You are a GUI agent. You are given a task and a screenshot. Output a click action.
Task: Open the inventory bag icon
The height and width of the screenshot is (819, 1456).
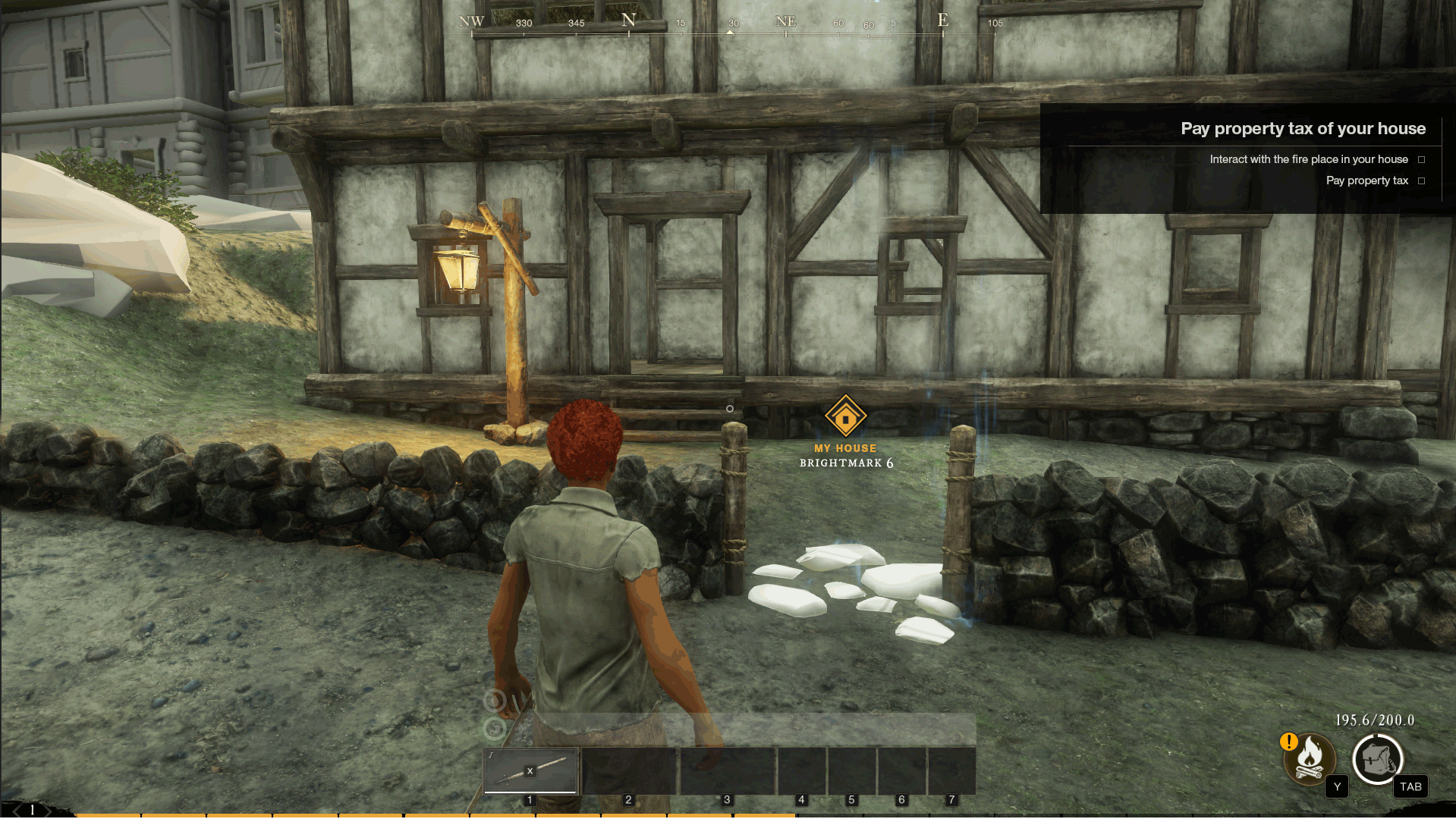point(1377,758)
